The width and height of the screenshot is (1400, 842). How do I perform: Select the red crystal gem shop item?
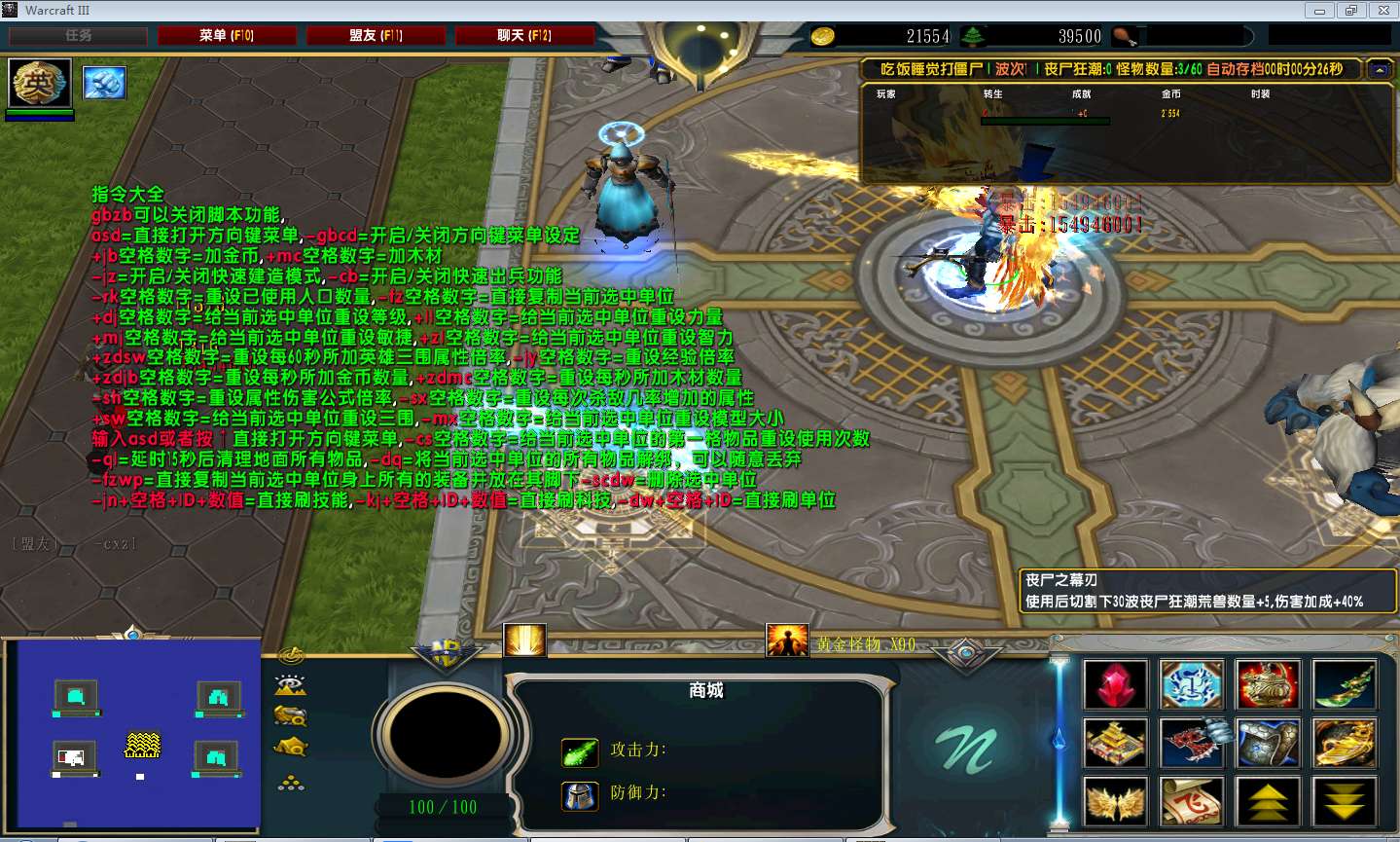(x=1115, y=684)
